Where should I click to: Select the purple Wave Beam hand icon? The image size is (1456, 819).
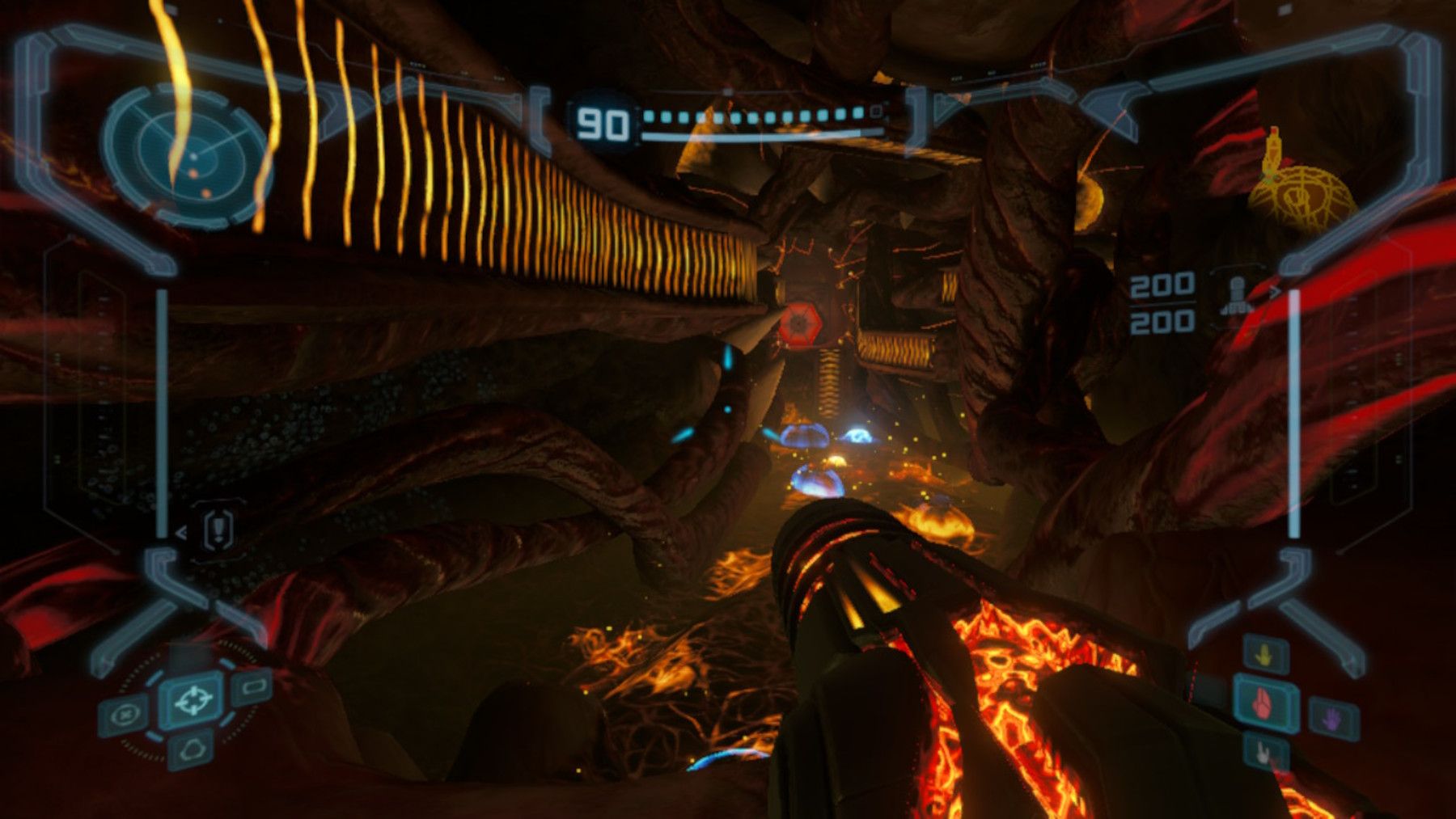1330,718
